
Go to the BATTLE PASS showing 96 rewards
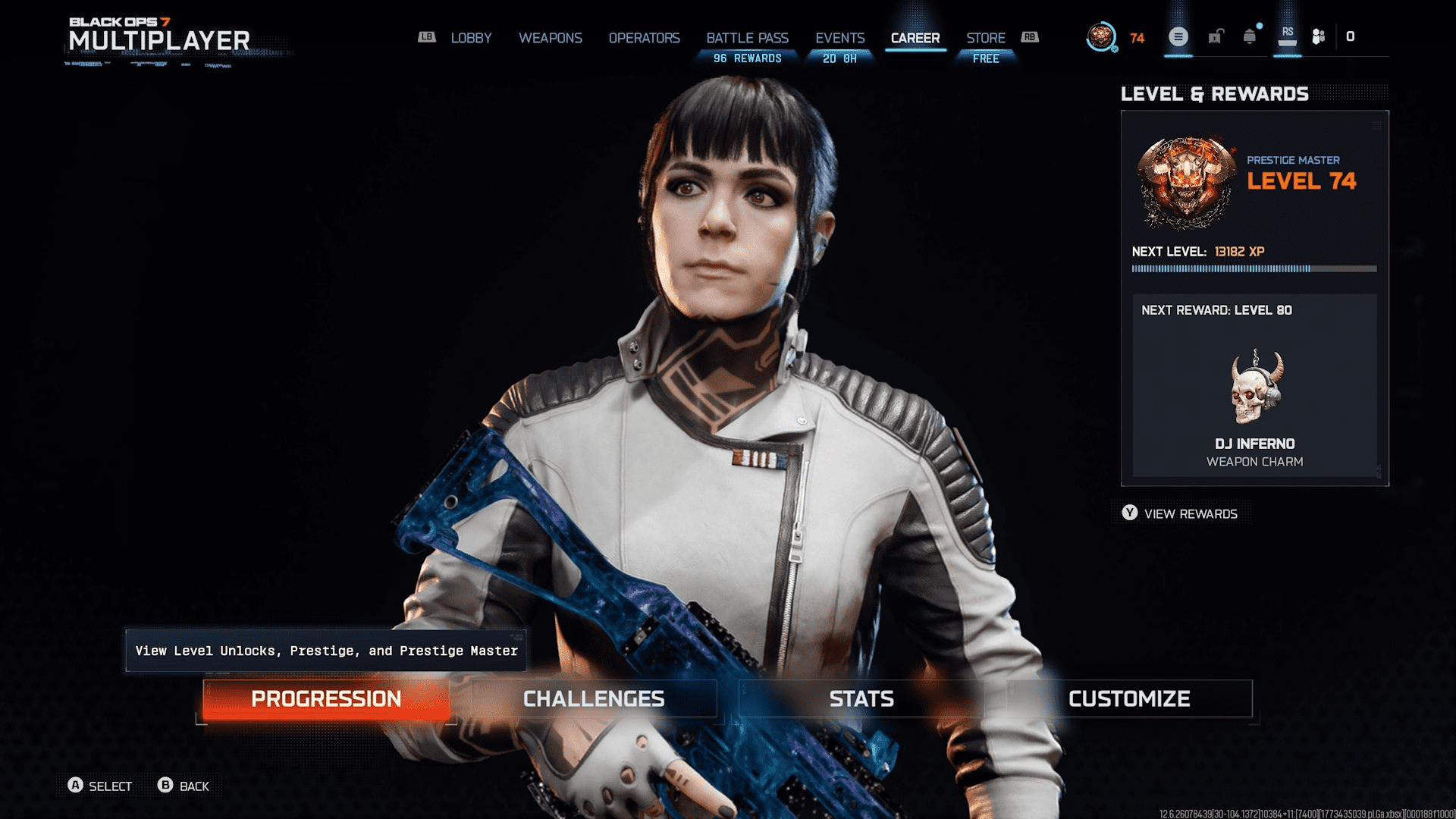[x=747, y=38]
